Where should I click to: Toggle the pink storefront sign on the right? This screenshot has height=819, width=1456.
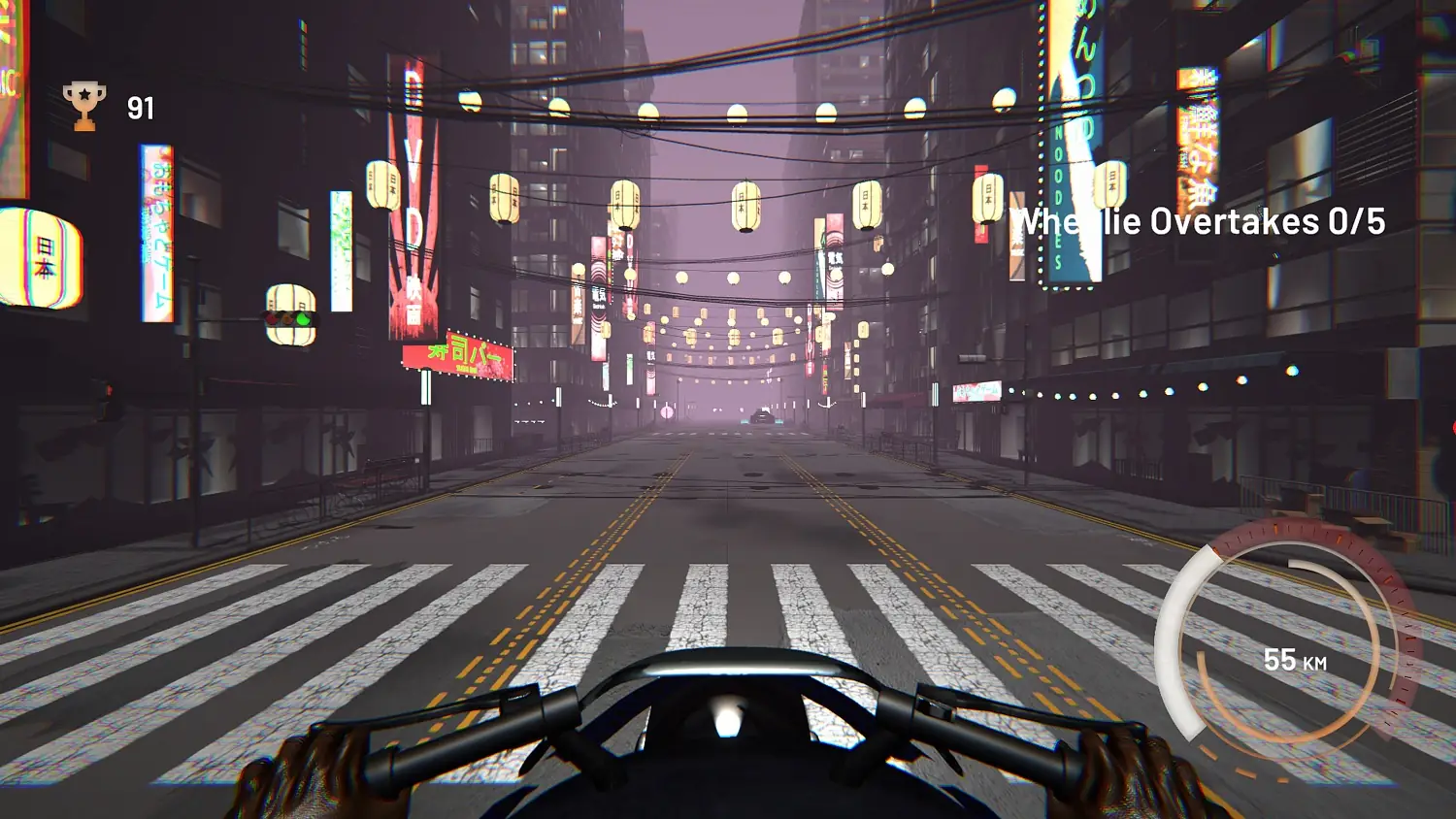(978, 391)
